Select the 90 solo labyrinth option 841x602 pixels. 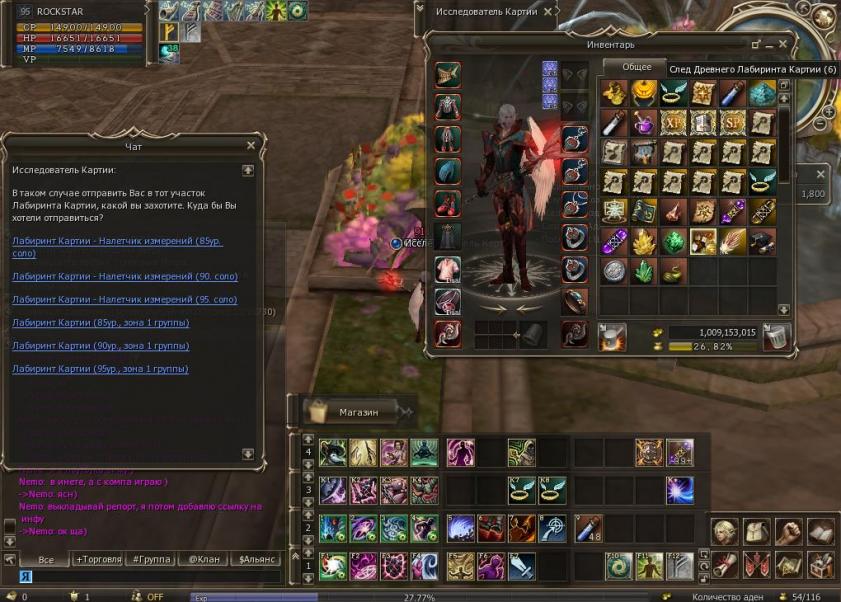(125, 276)
